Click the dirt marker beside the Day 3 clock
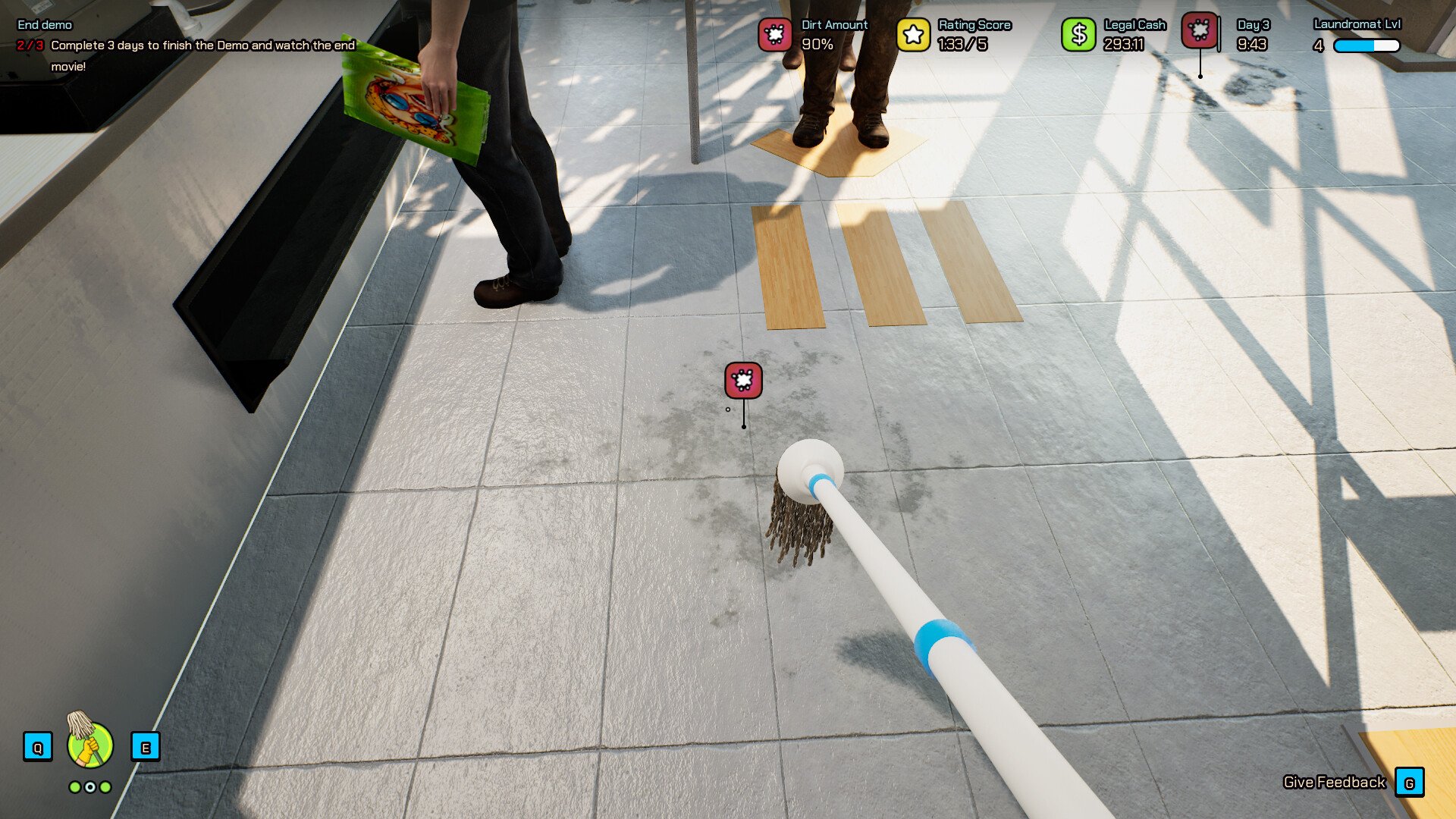The width and height of the screenshot is (1456, 819). pos(1200,31)
